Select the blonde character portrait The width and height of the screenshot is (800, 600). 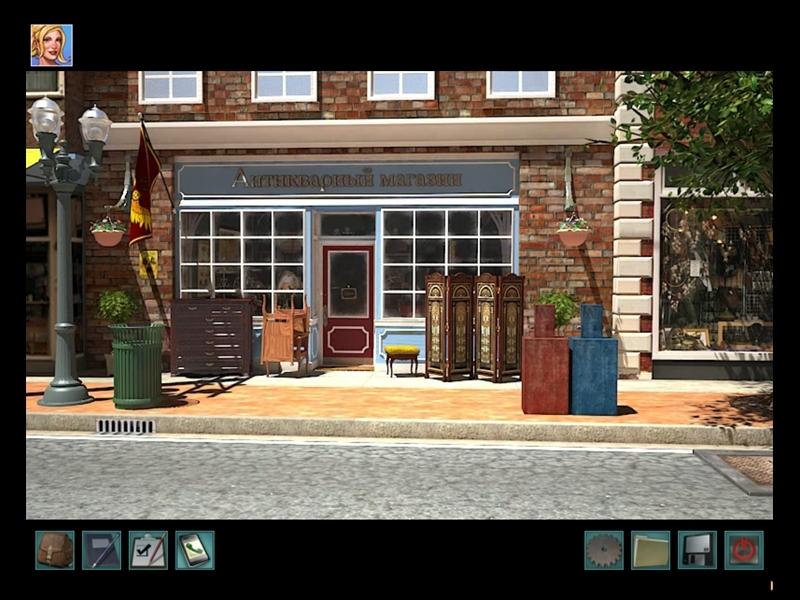coord(51,45)
